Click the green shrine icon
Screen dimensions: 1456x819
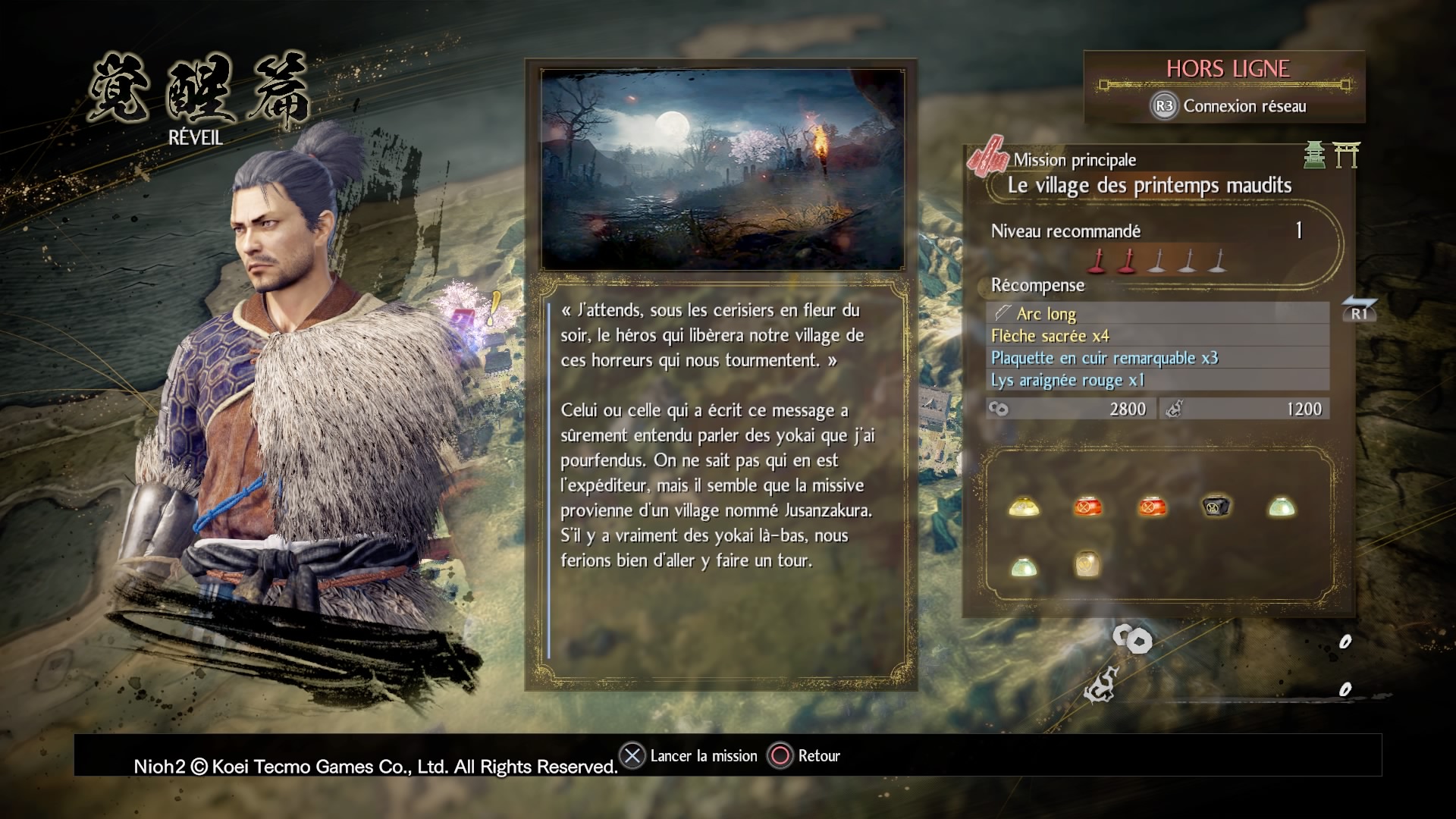click(x=1314, y=155)
